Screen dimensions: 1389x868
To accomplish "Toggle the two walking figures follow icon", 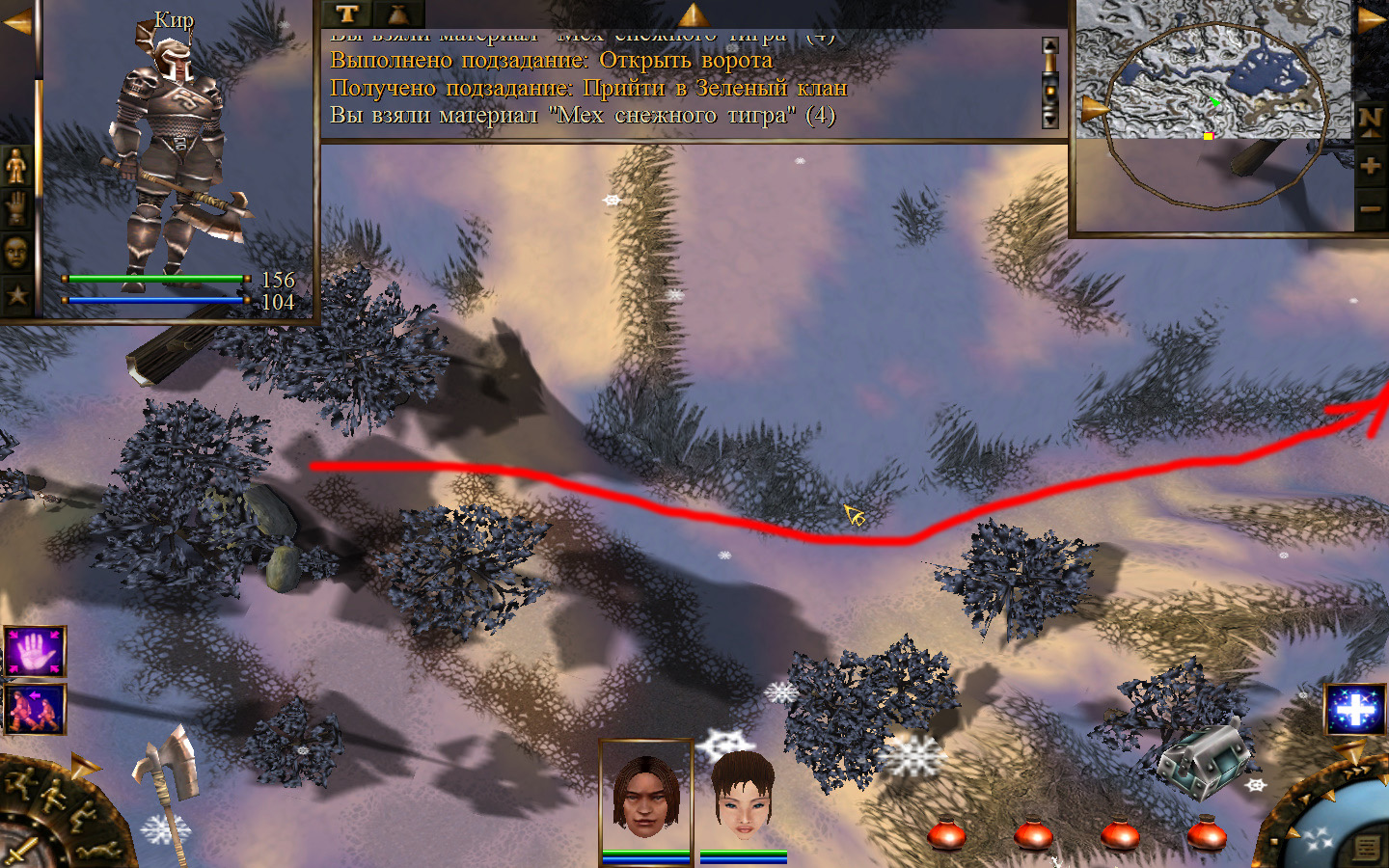I will 35,709.
